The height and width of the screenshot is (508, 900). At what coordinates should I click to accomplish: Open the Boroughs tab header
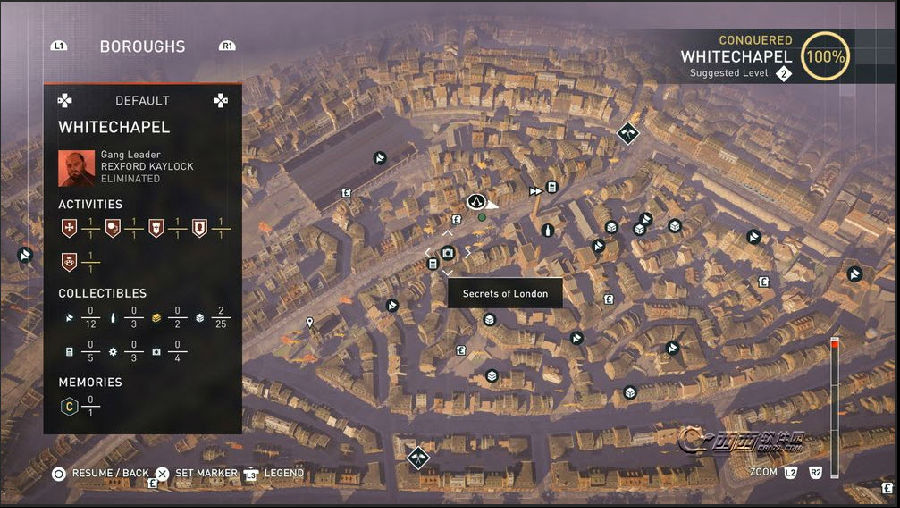point(142,46)
